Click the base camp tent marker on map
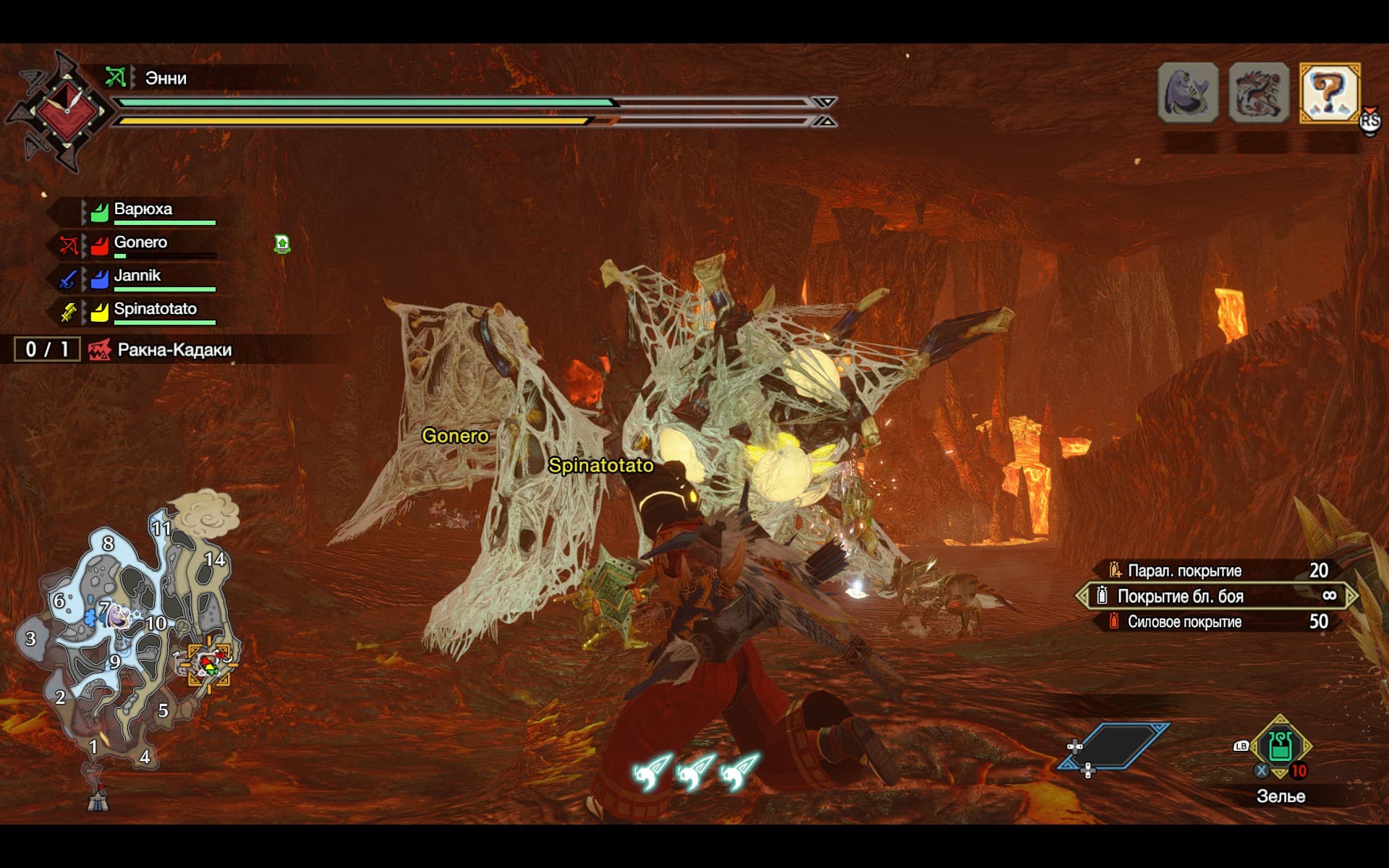The height and width of the screenshot is (868, 1389). pyautogui.click(x=98, y=799)
